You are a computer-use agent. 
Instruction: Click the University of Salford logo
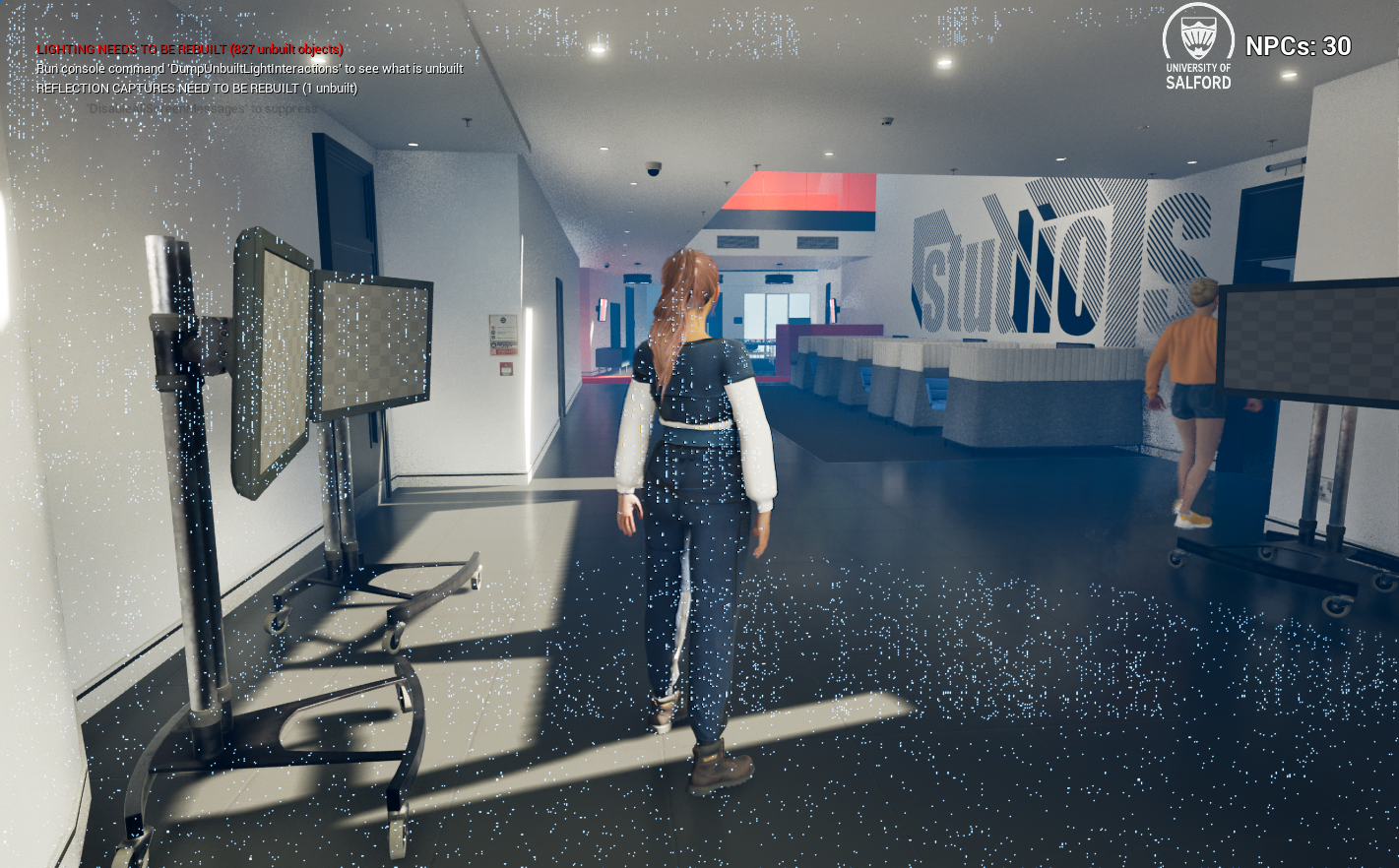coord(1197,47)
